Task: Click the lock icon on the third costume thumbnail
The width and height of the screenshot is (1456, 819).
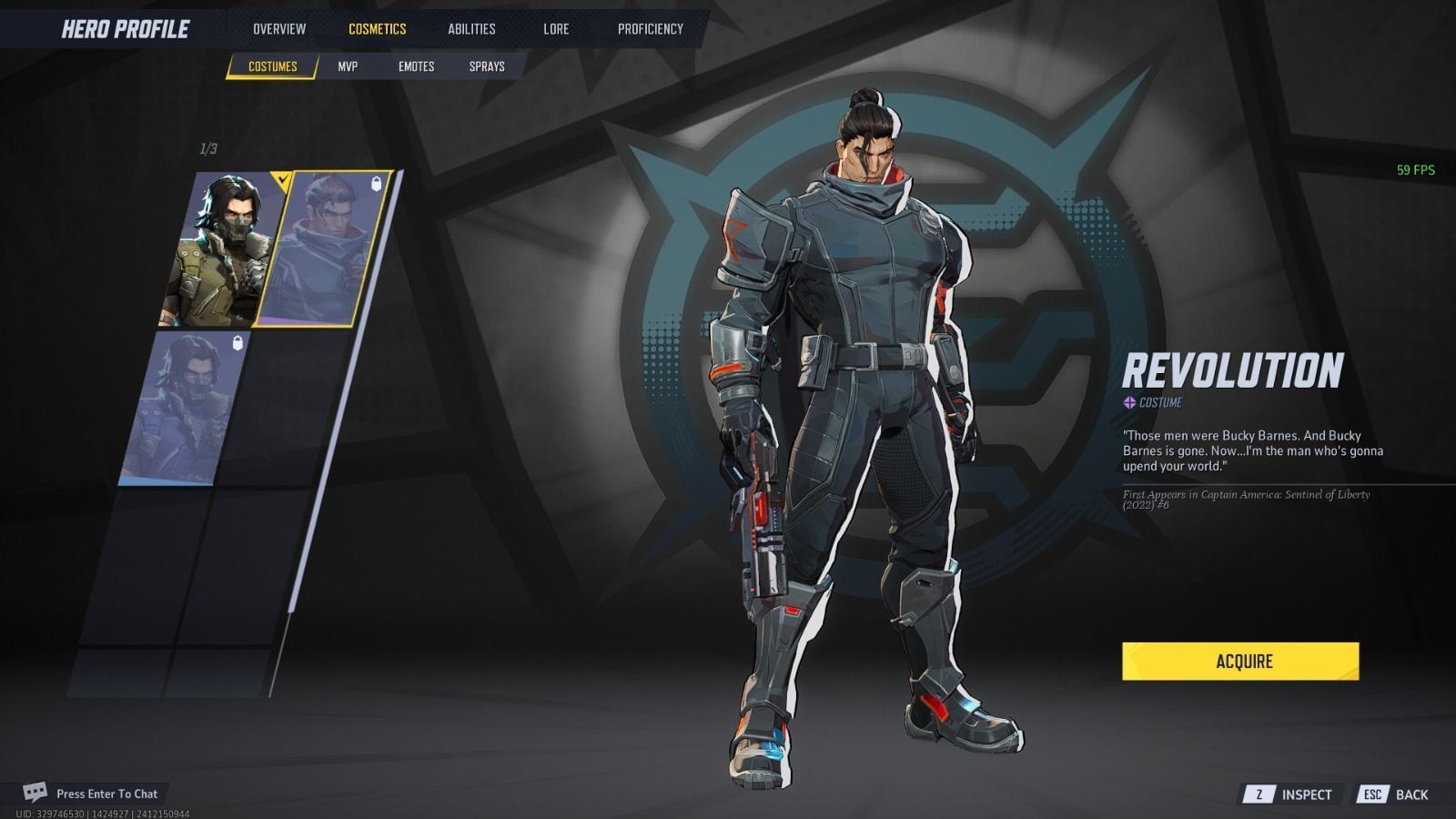Action: pos(237,342)
